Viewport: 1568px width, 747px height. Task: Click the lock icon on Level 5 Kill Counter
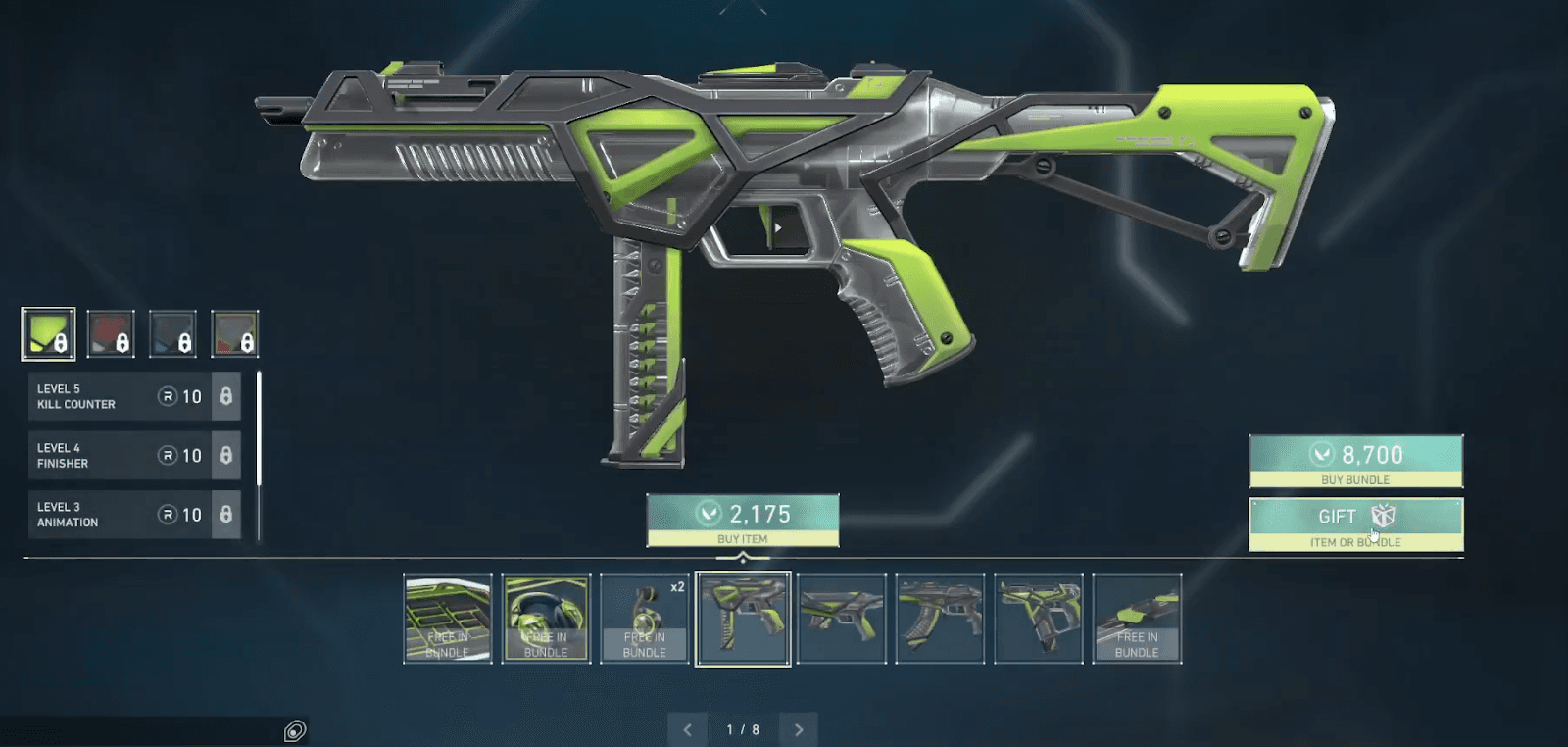(x=227, y=397)
